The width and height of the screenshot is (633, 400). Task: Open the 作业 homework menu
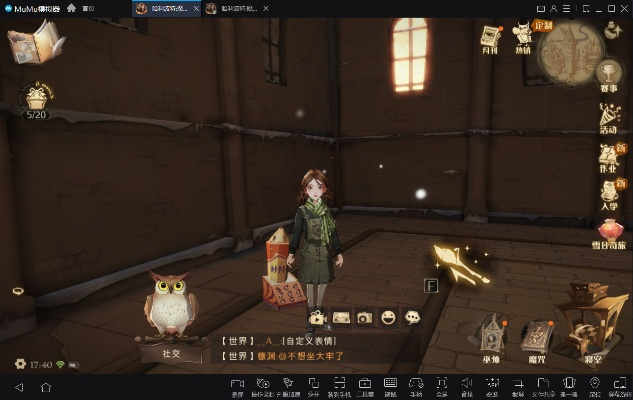point(609,158)
